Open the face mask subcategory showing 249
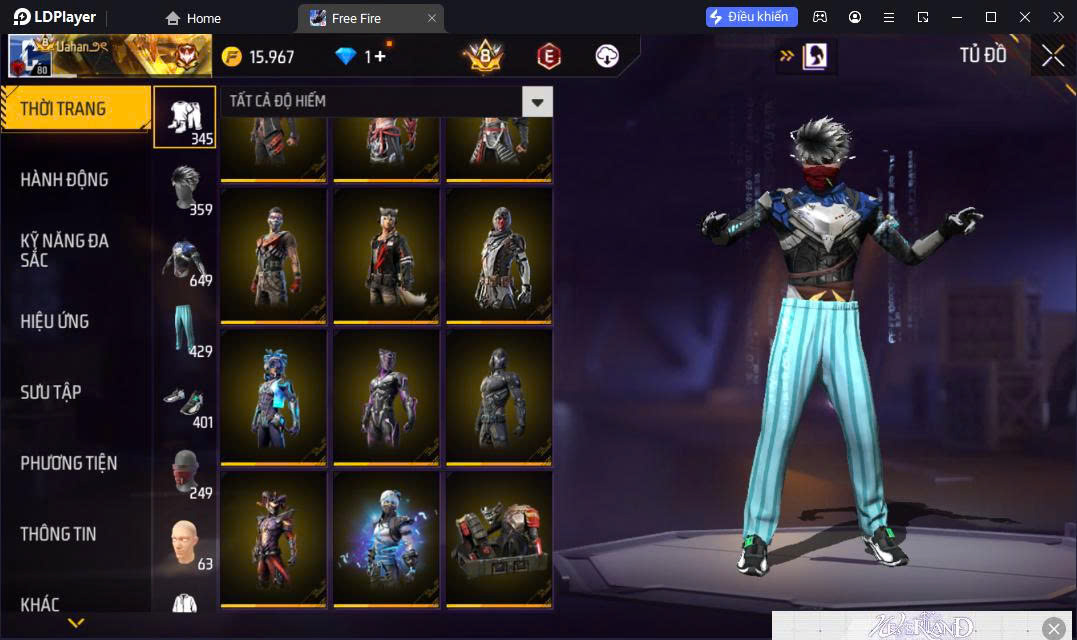This screenshot has height=640, width=1077. click(x=184, y=472)
